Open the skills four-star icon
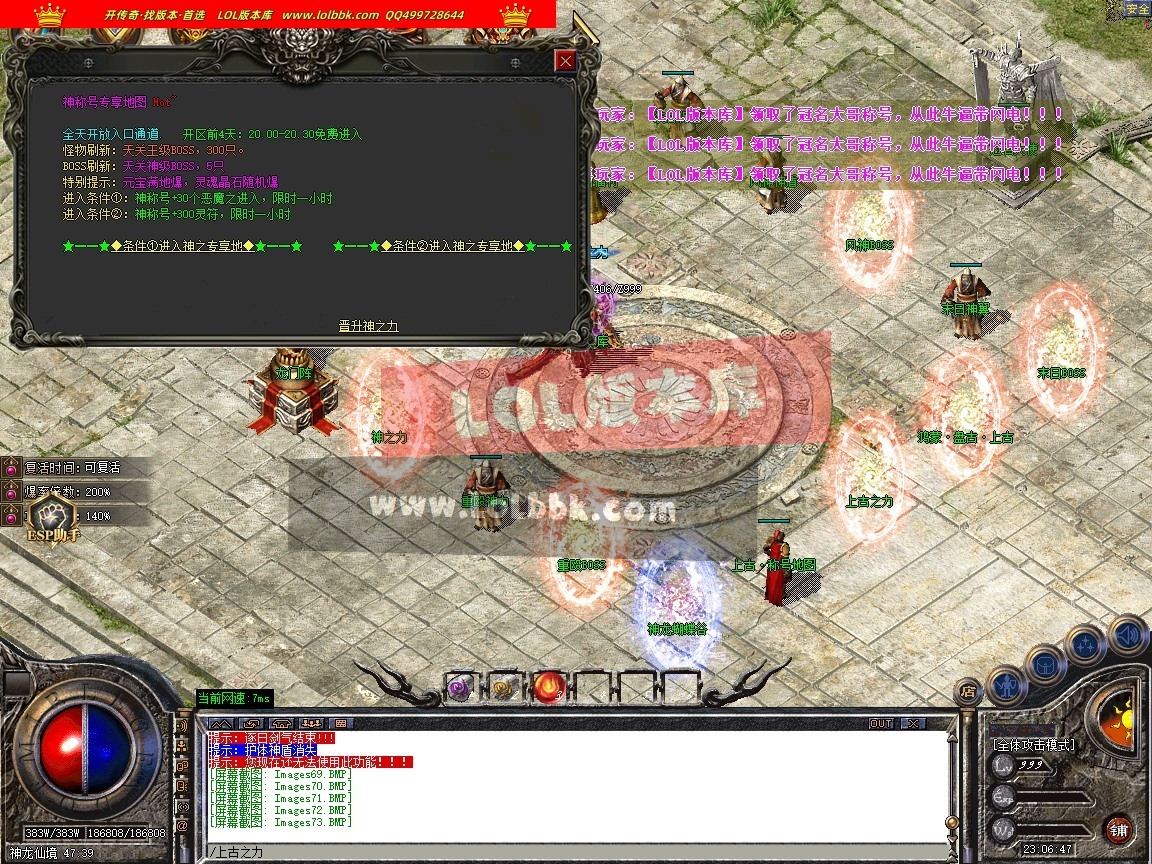Image resolution: width=1152 pixels, height=864 pixels. tap(1084, 643)
